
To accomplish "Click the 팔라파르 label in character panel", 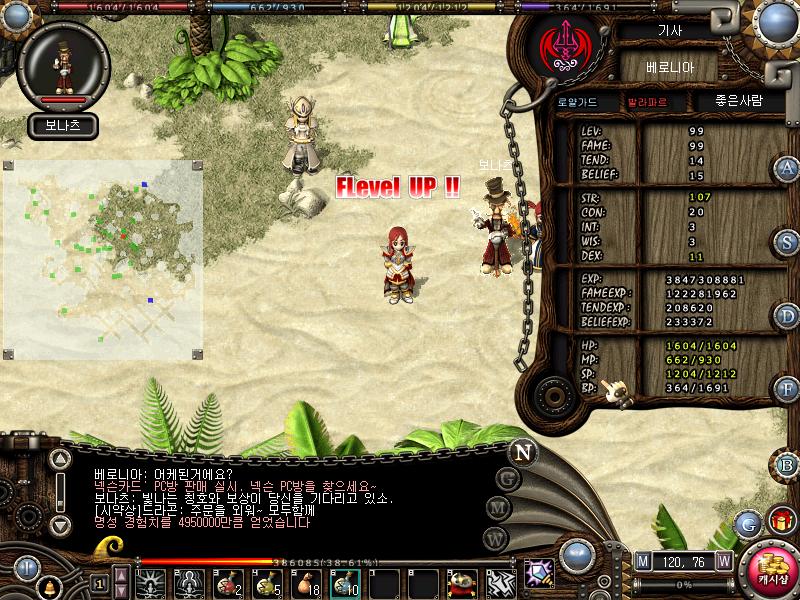I will click(644, 102).
